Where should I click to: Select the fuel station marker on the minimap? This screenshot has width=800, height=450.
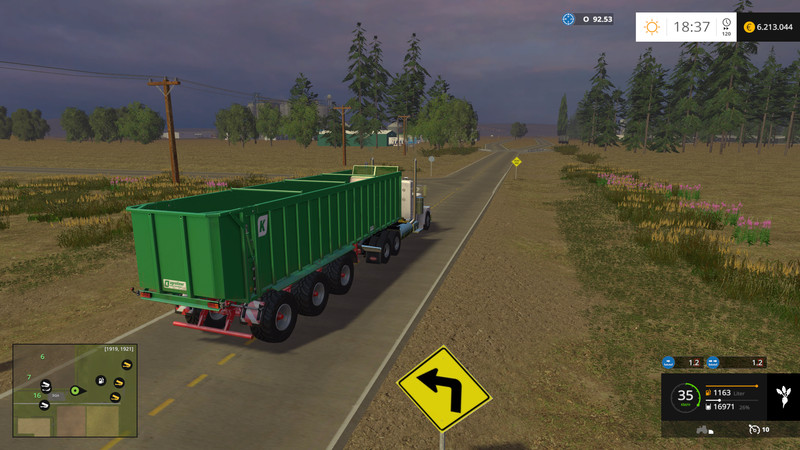[x=101, y=381]
